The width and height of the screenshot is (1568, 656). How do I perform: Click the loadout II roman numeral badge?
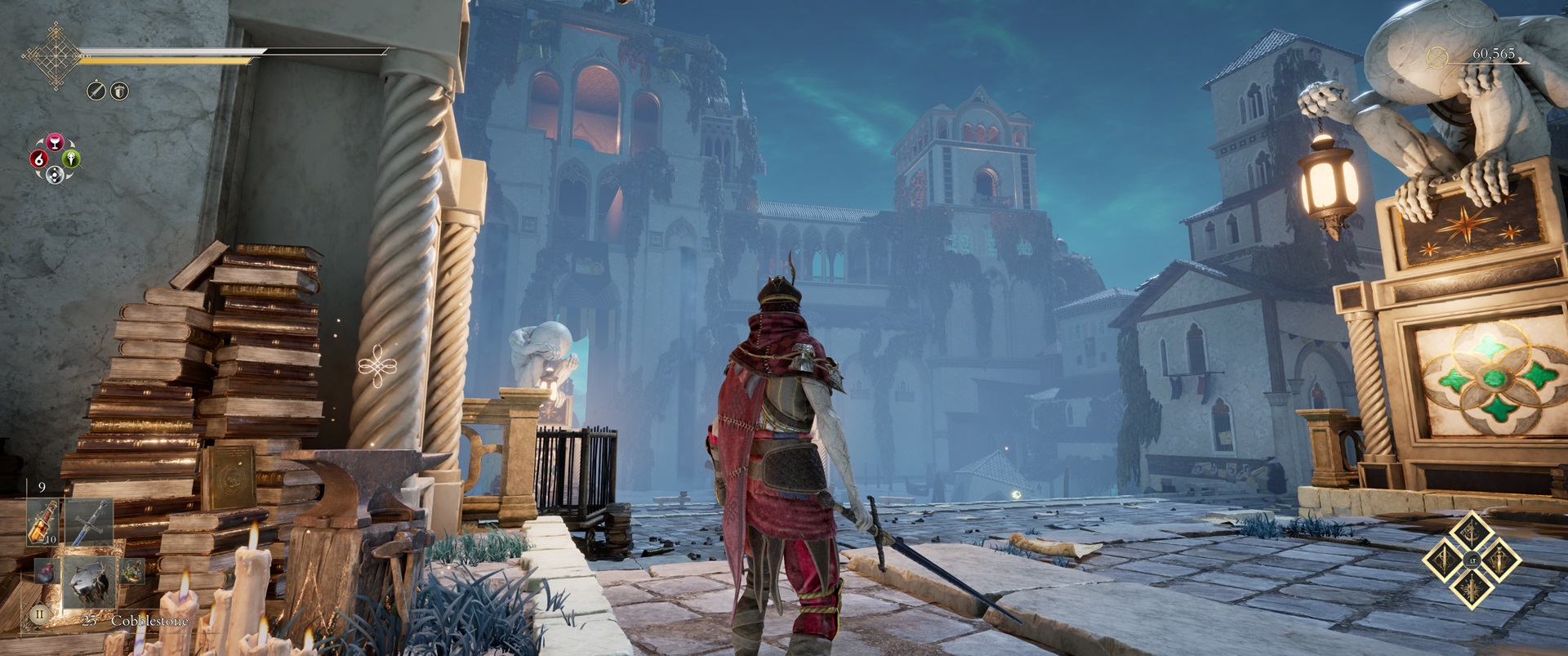point(38,613)
